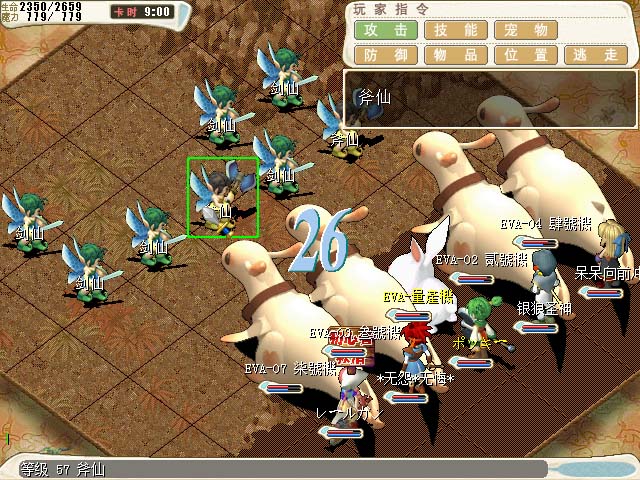Choose the 防御 (Defend) command
Screen dimensions: 640x480
click(x=385, y=55)
